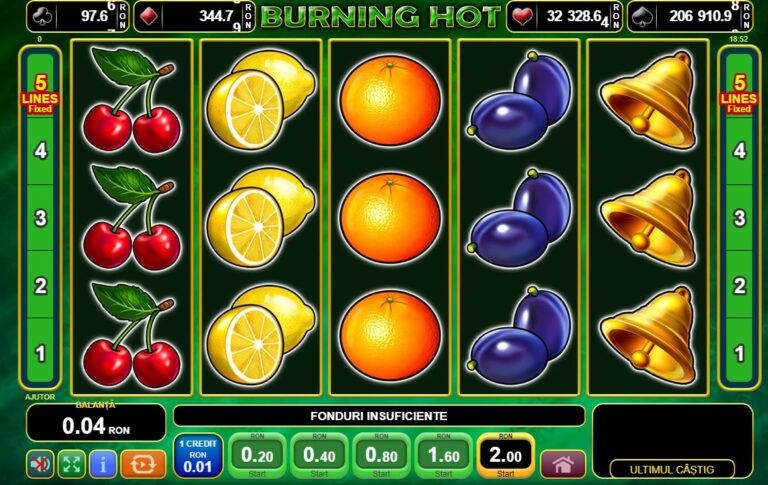Screen dimensions: 768x485
Task: View the spades jackpot level display
Action: [x=693, y=16]
